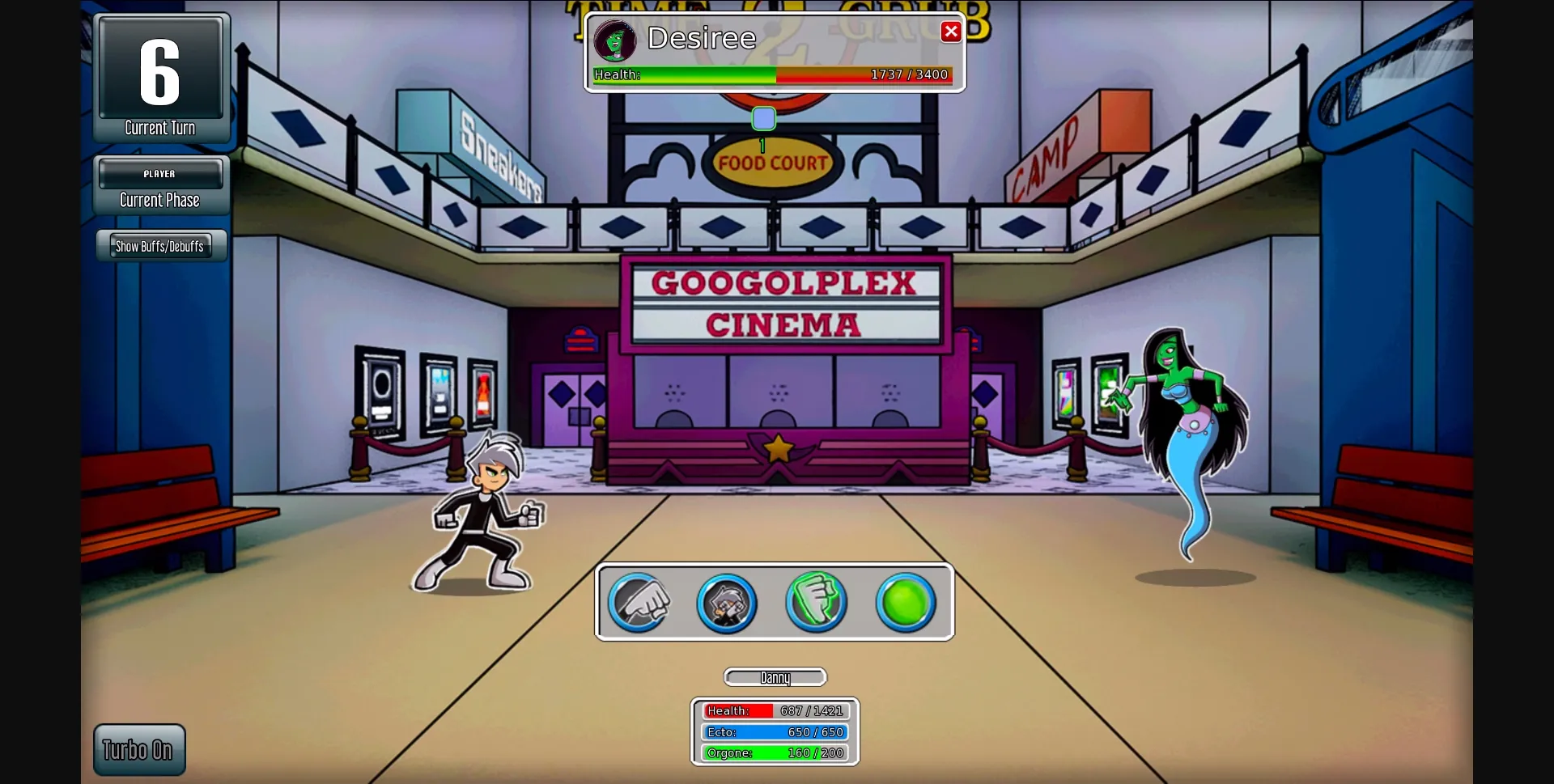The height and width of the screenshot is (784, 1554).
Task: Click Danny's Orgone meter
Action: coord(775,752)
